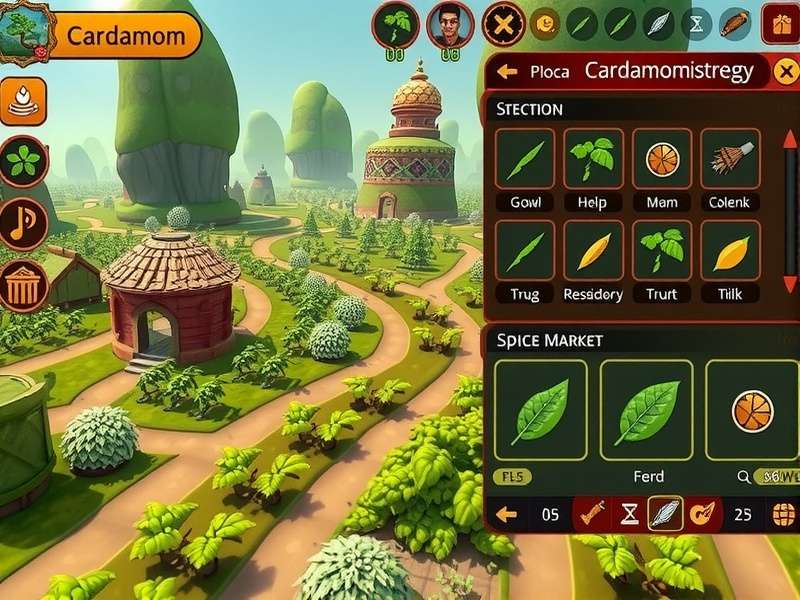Select the Trurt plant slot
This screenshot has width=800, height=600.
click(661, 251)
